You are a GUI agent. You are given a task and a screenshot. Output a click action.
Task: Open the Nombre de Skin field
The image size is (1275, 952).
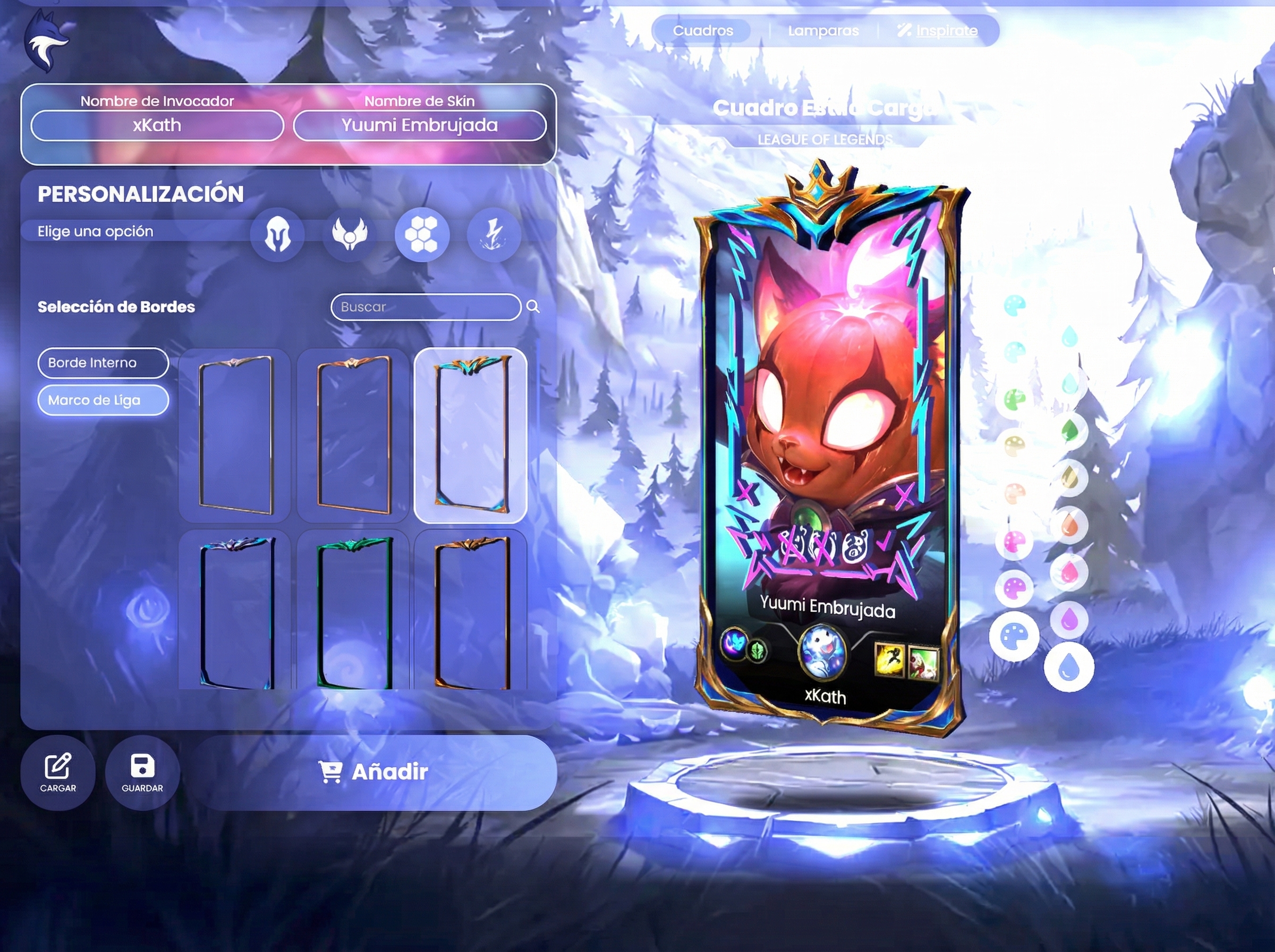pos(420,125)
